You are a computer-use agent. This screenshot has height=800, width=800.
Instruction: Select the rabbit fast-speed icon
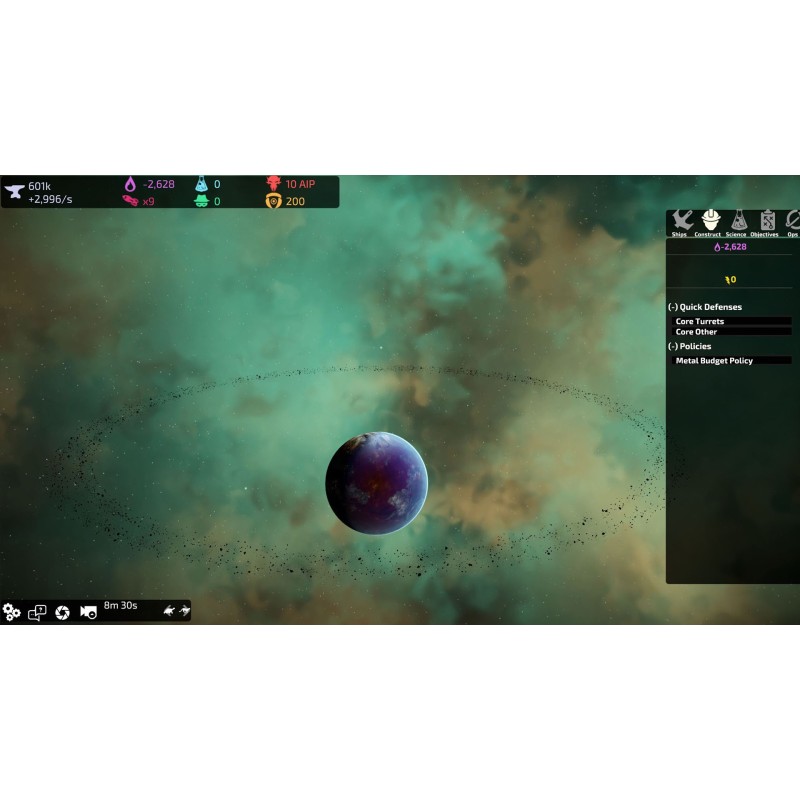184,610
